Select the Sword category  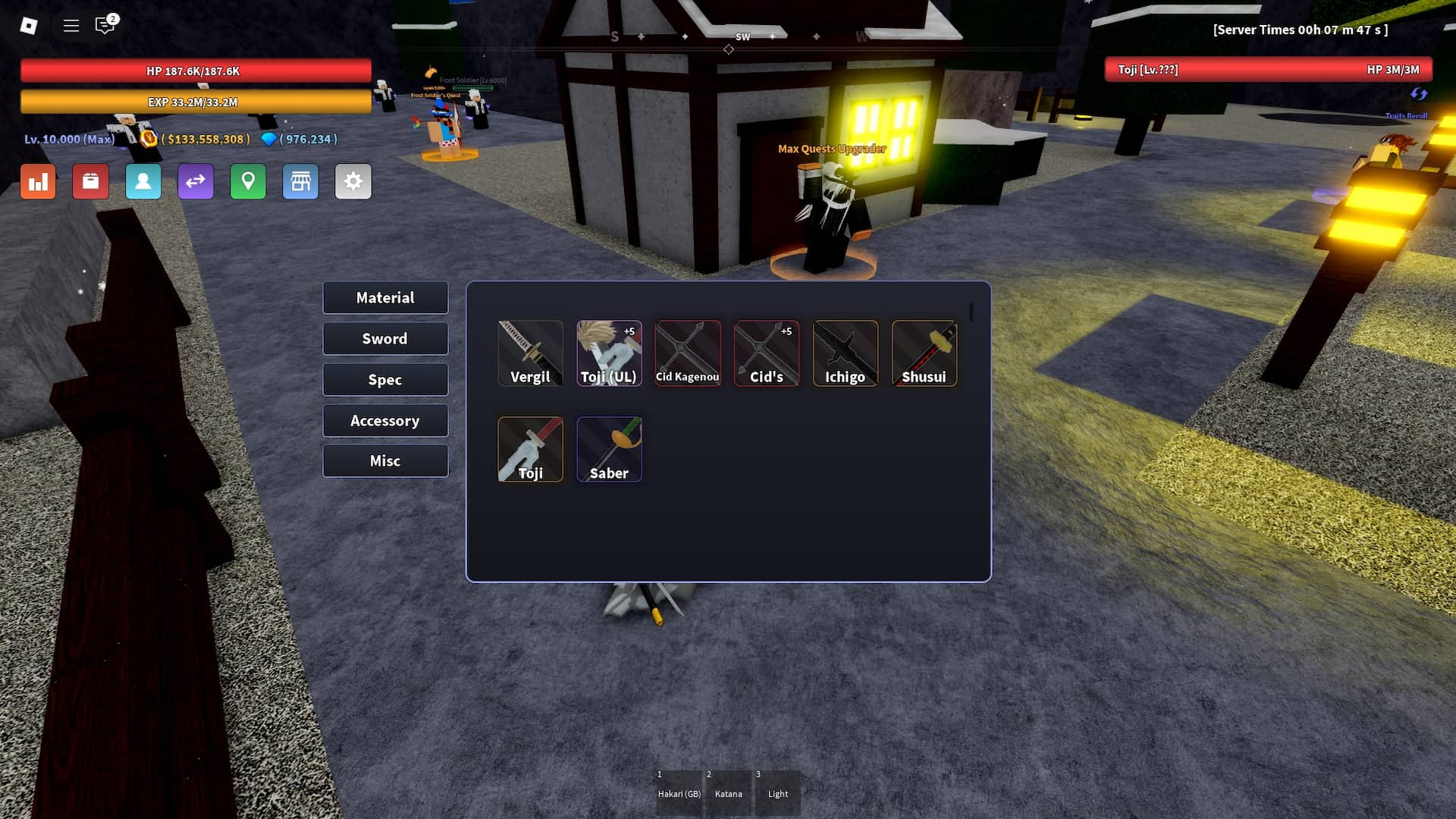pyautogui.click(x=385, y=338)
